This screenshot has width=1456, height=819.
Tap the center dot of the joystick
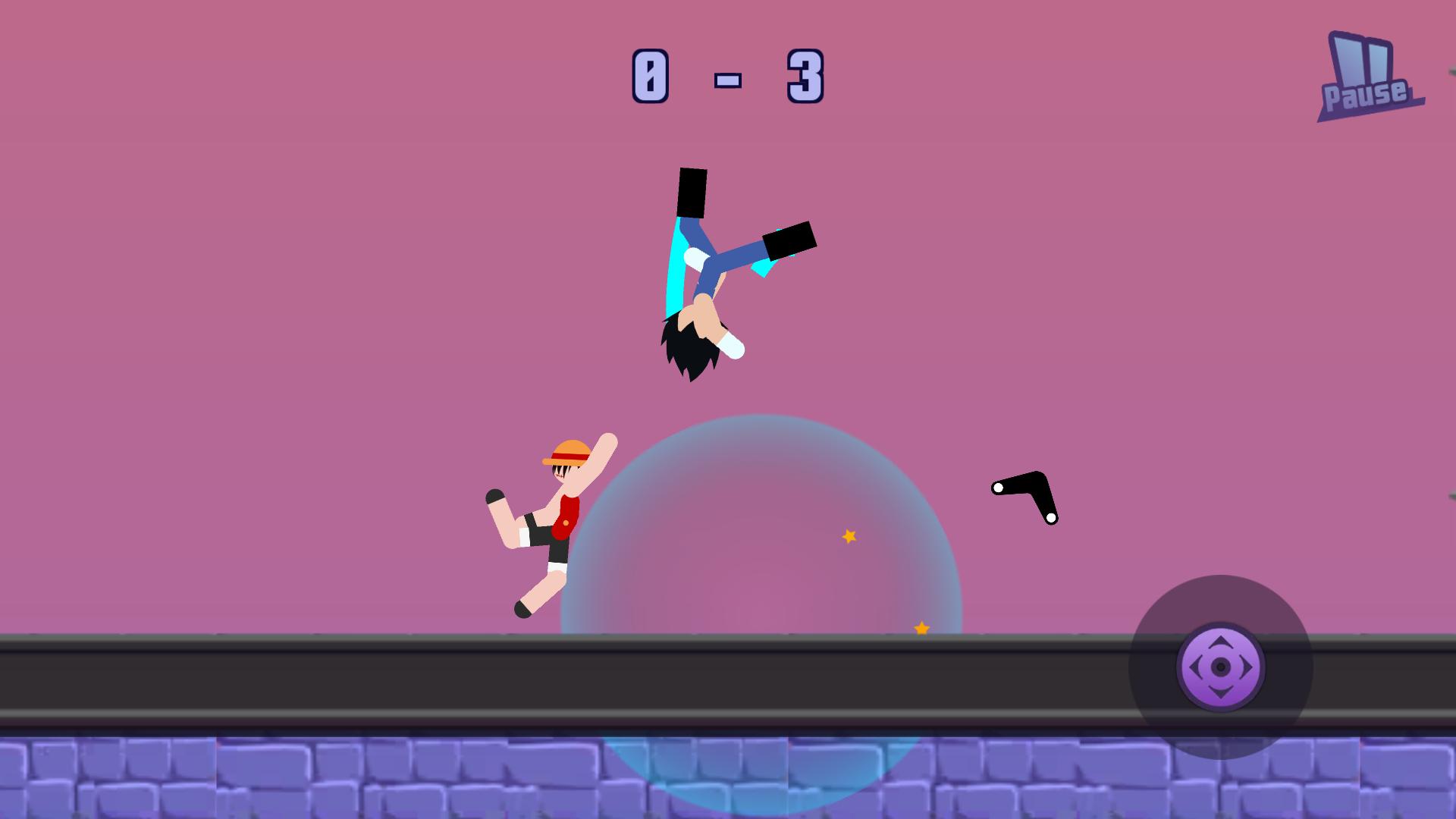[1222, 667]
